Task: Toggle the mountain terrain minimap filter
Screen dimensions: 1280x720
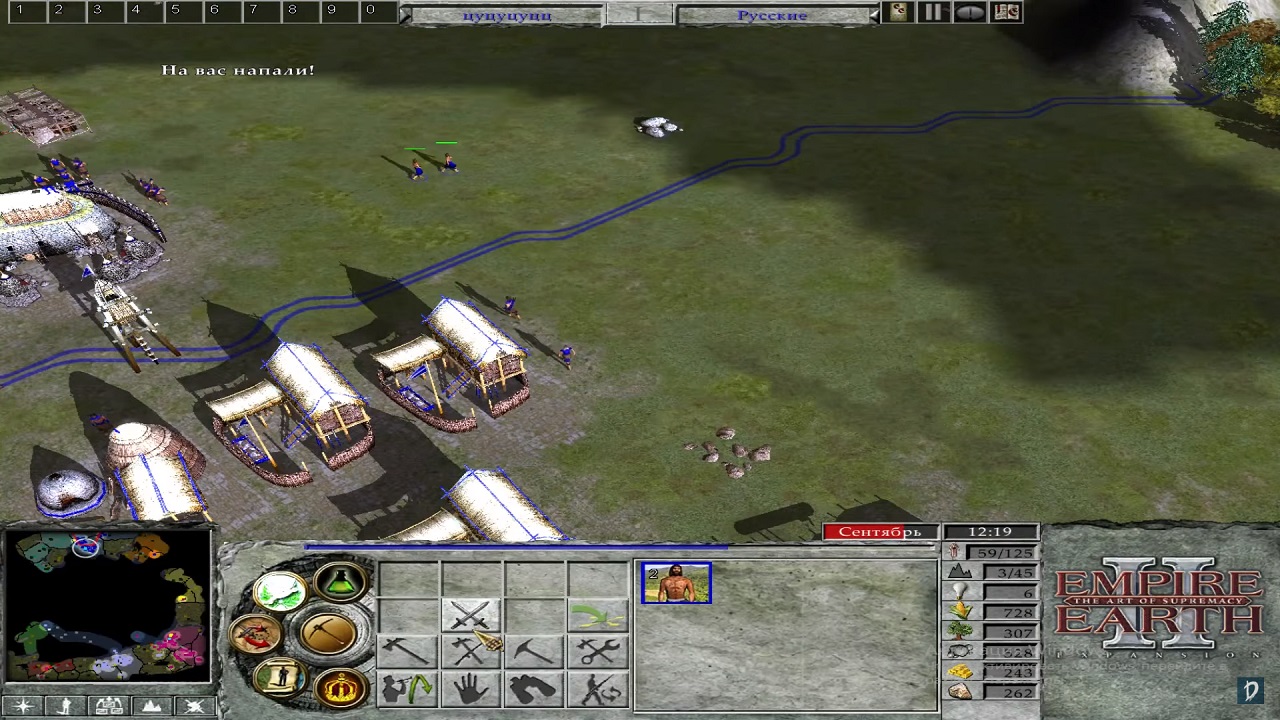Action: point(152,706)
